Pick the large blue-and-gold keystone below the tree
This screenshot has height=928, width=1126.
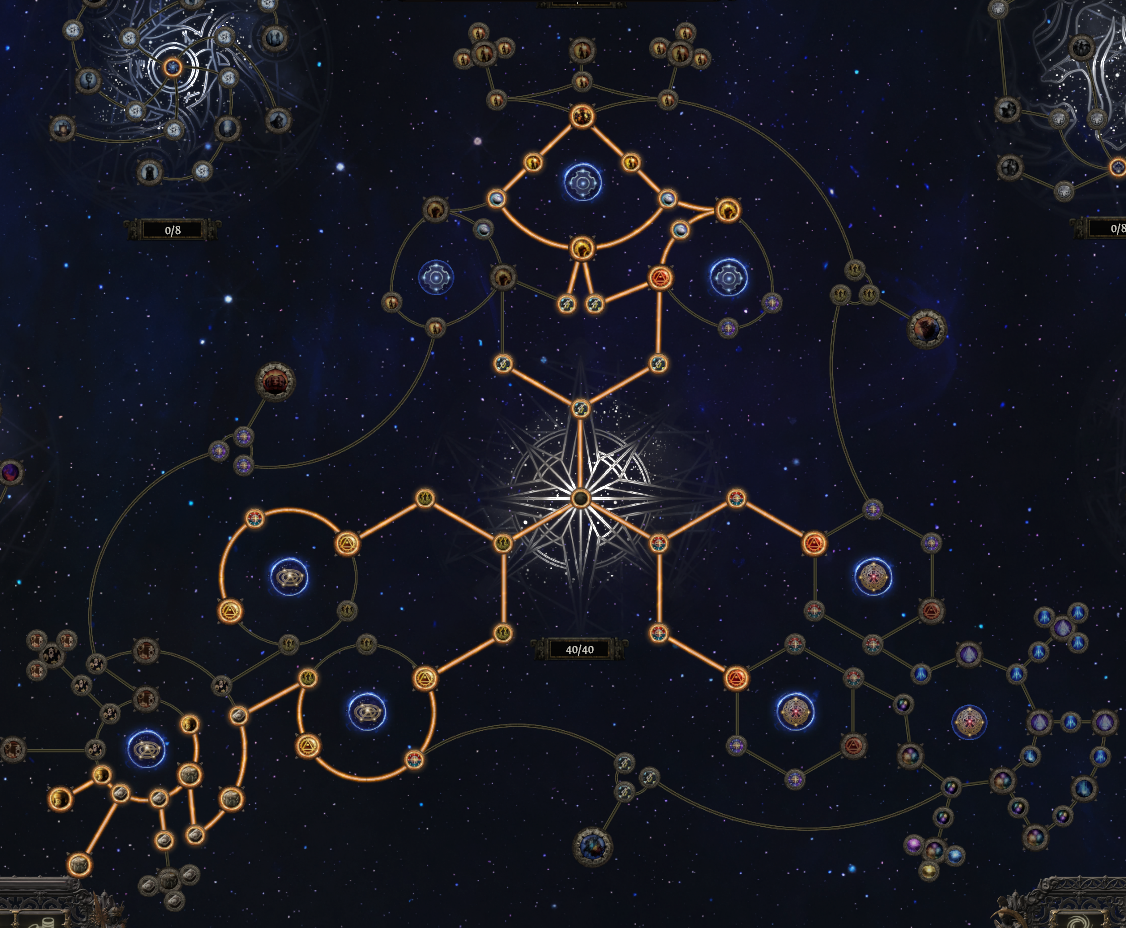[x=592, y=846]
